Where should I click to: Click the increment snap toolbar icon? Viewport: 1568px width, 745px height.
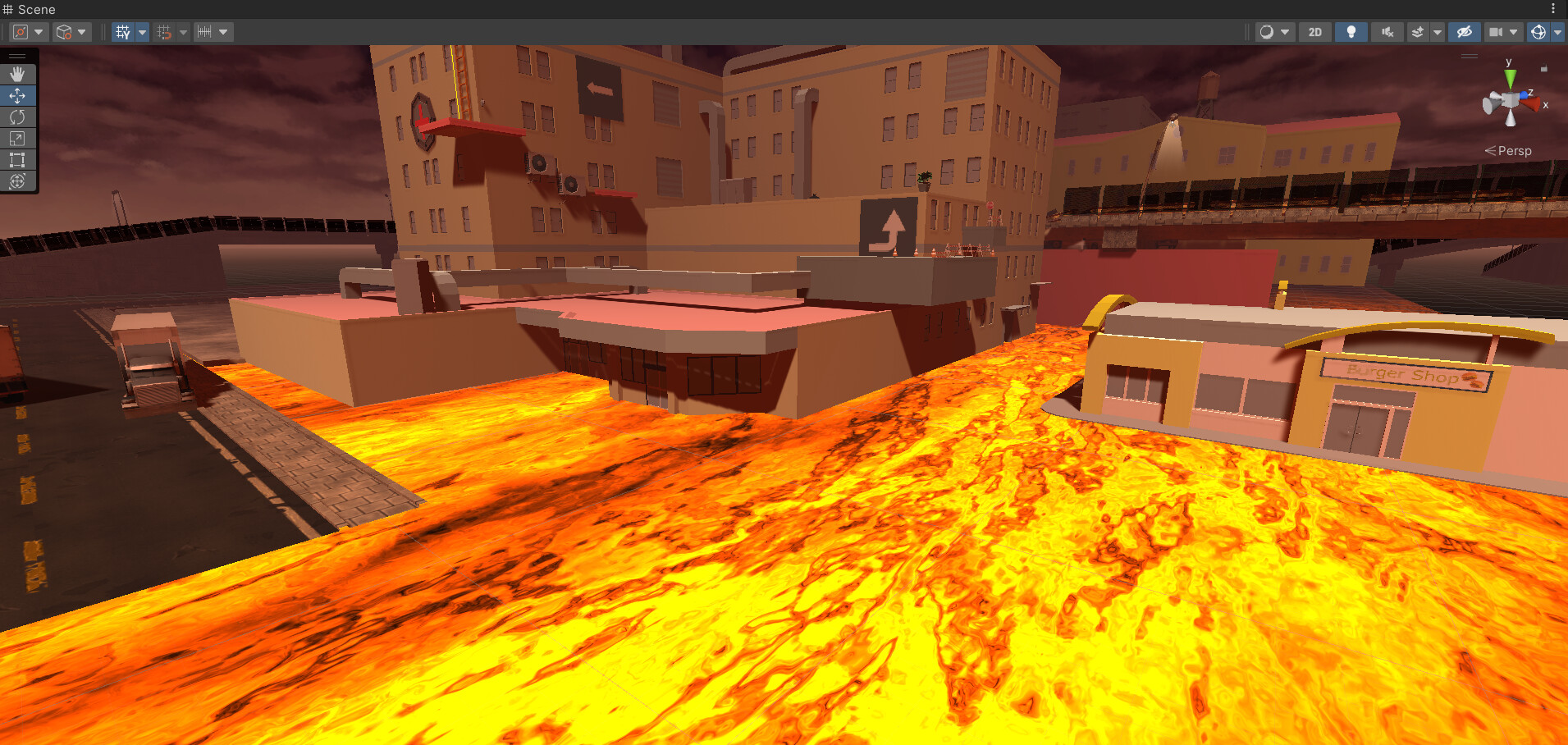tap(204, 32)
